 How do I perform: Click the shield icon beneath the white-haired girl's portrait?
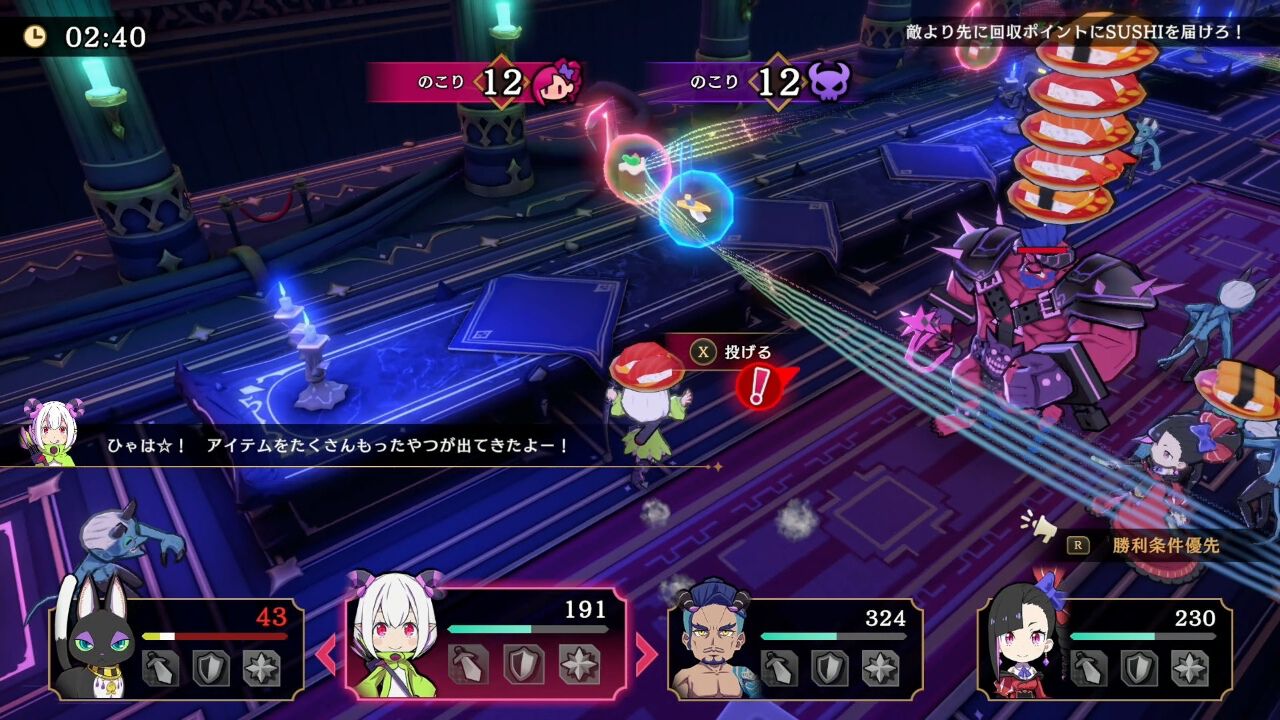(x=522, y=665)
